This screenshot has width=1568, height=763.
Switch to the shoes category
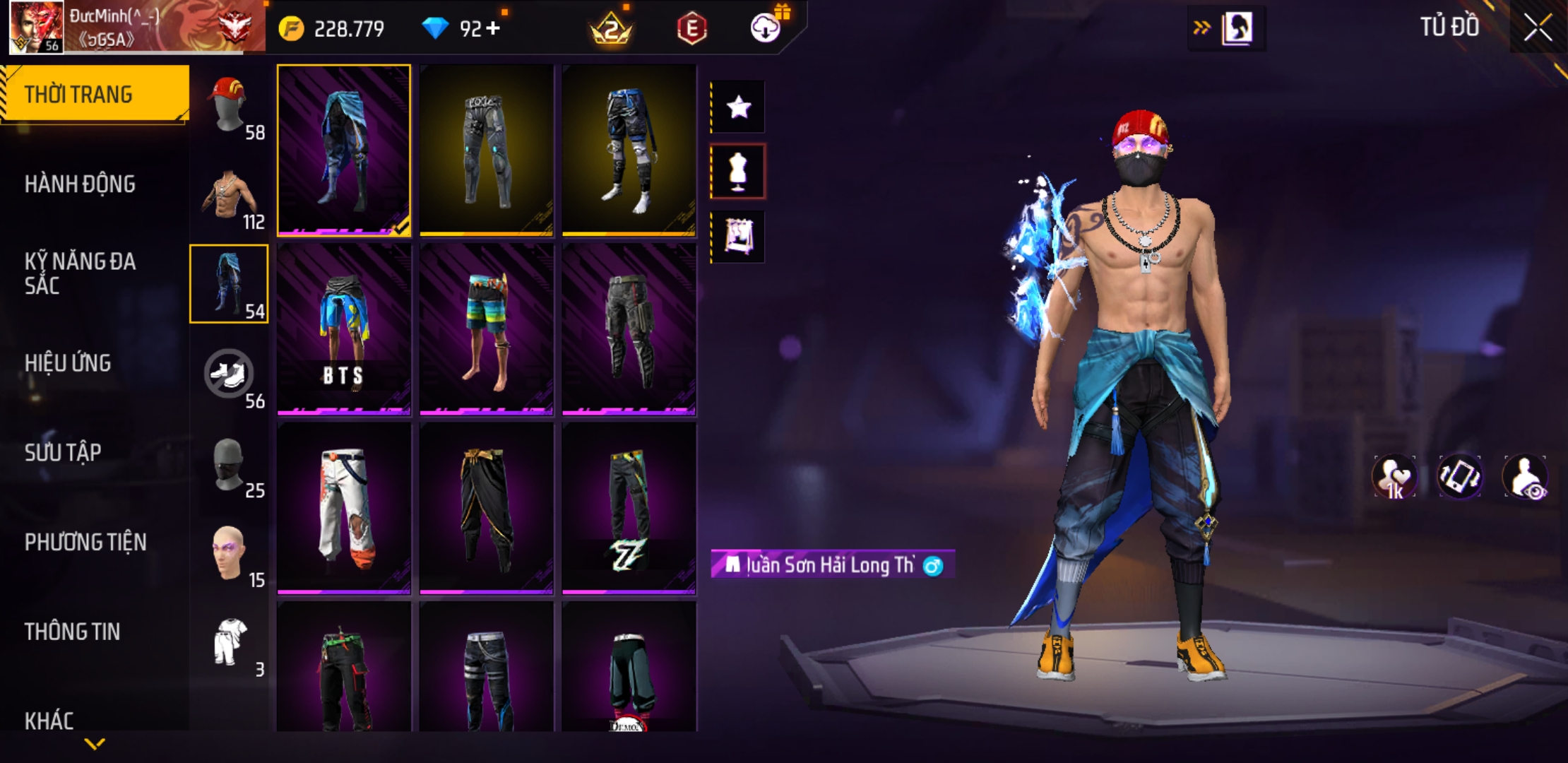(x=229, y=374)
